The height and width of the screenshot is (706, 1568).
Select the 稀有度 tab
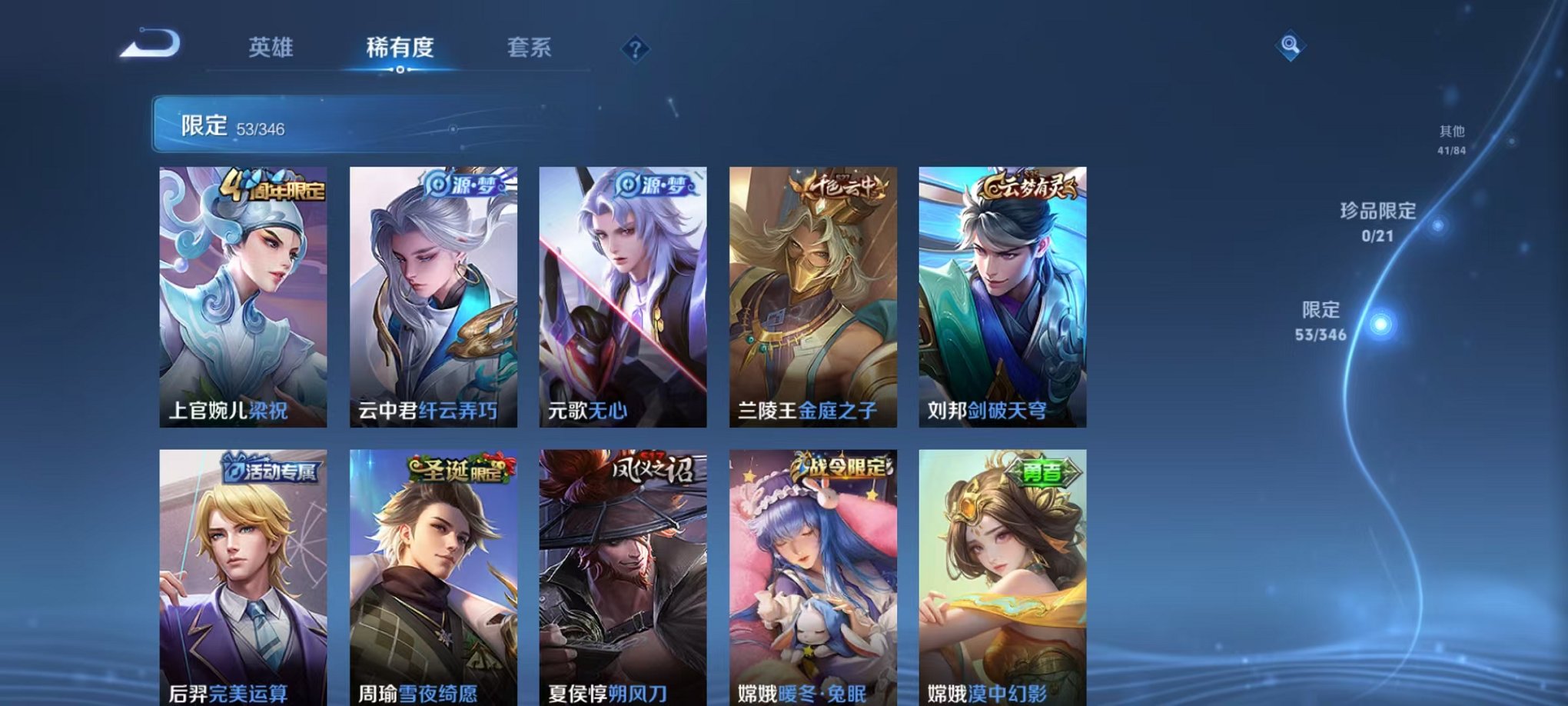400,48
